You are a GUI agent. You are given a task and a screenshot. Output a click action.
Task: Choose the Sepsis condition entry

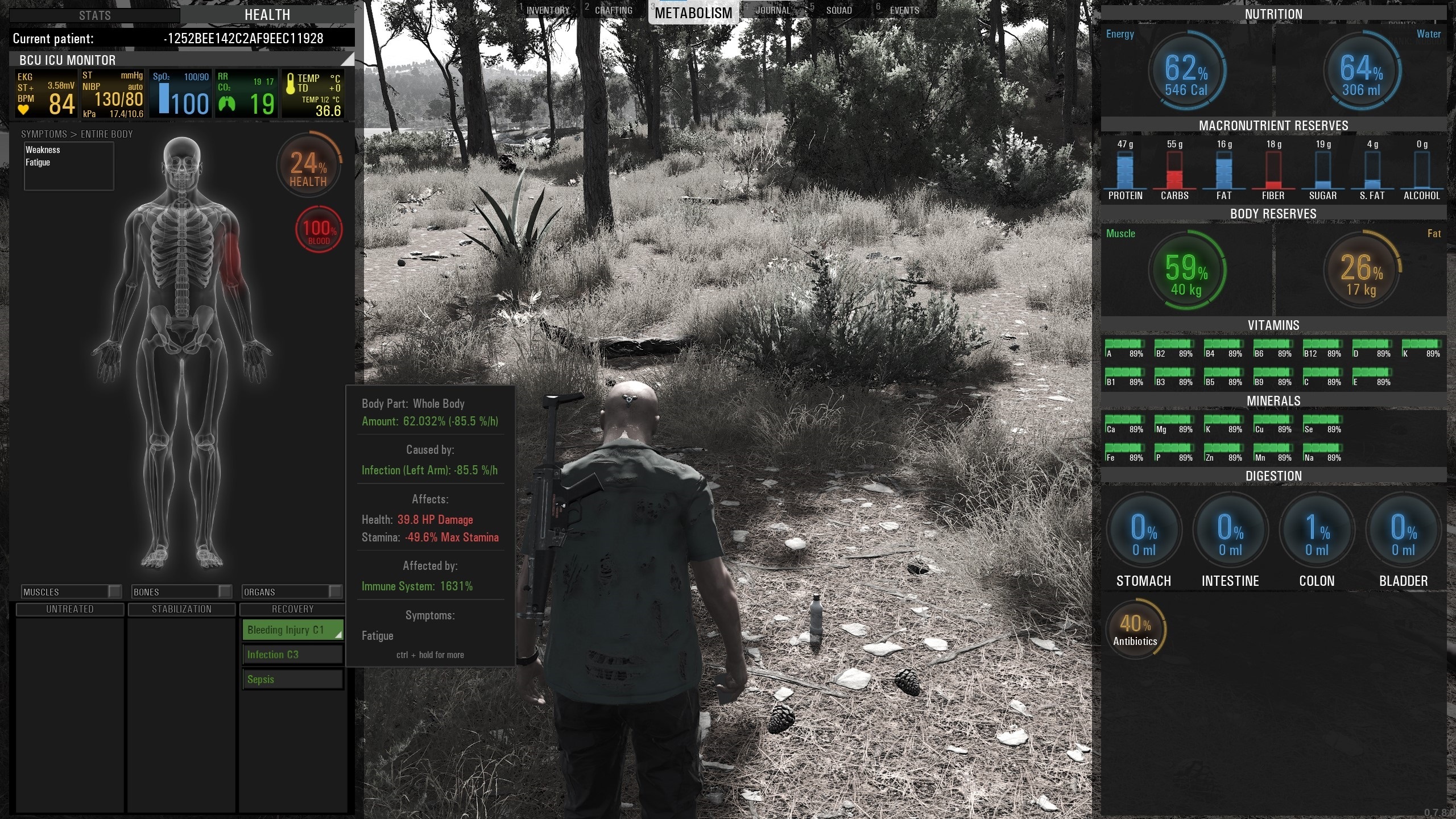(x=292, y=679)
